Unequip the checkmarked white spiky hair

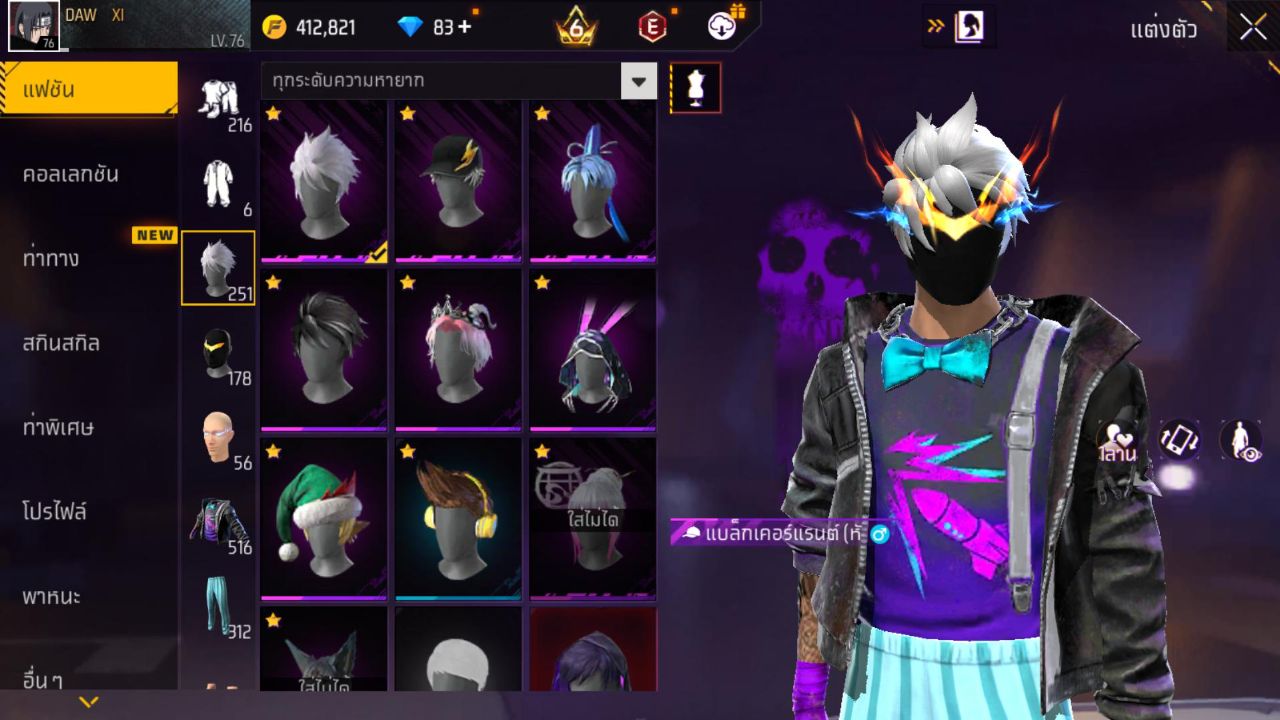[x=323, y=180]
